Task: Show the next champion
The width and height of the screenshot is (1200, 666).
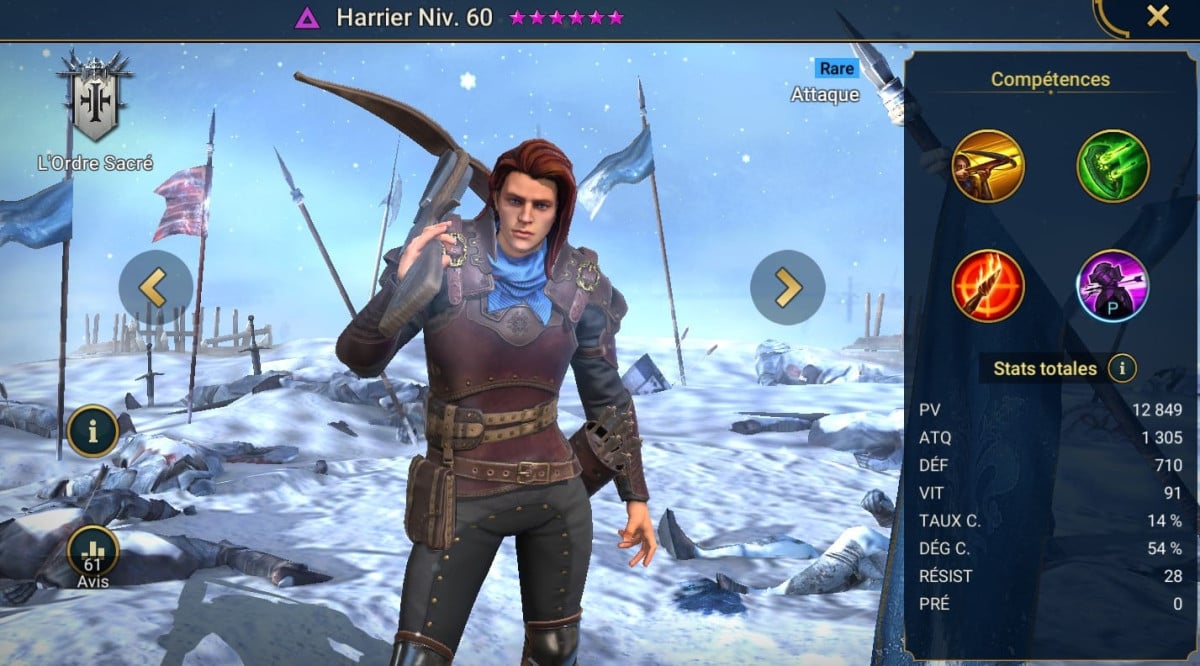Action: [x=787, y=287]
